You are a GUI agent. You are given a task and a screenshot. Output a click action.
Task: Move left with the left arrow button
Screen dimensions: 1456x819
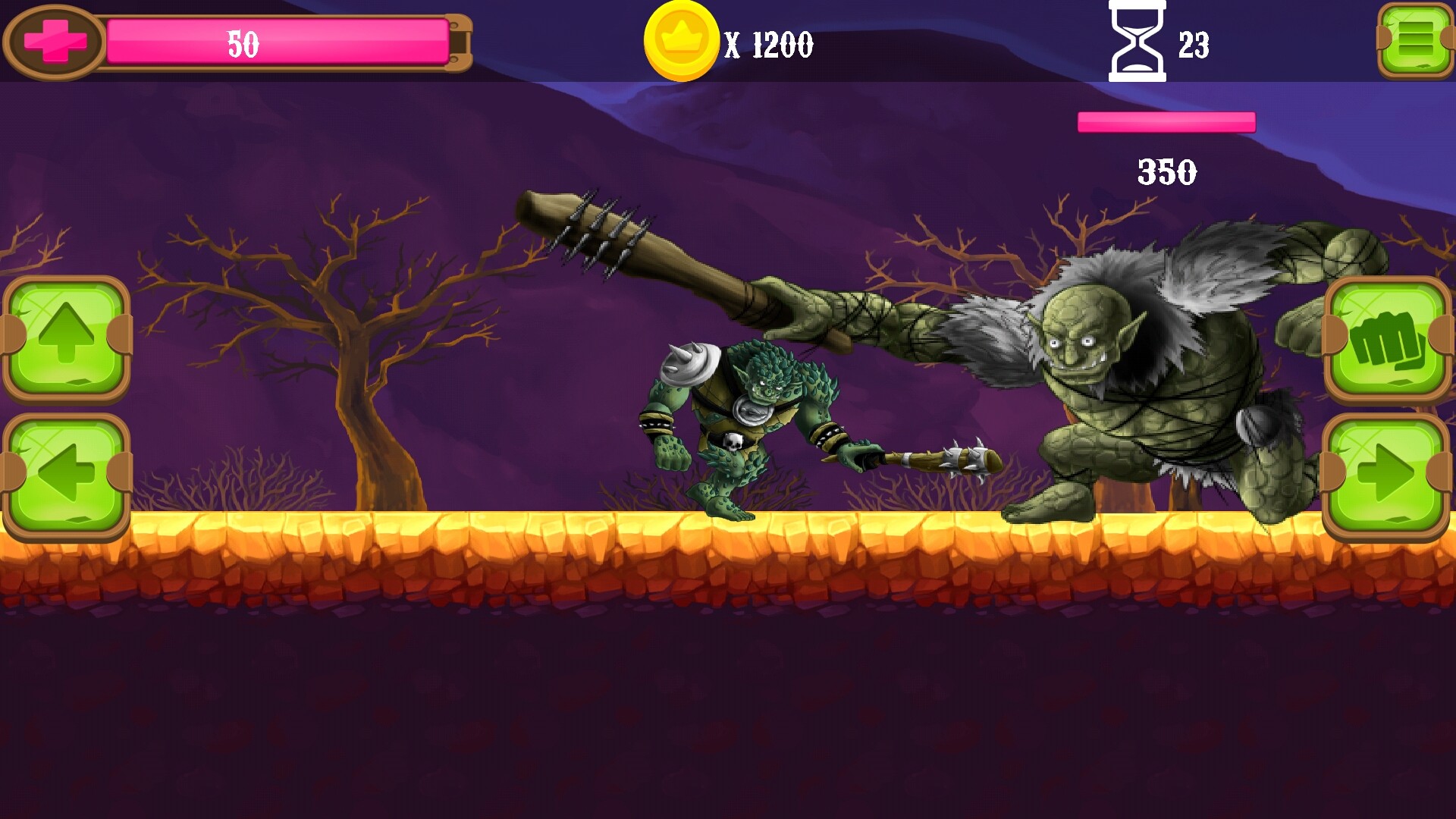(67, 475)
